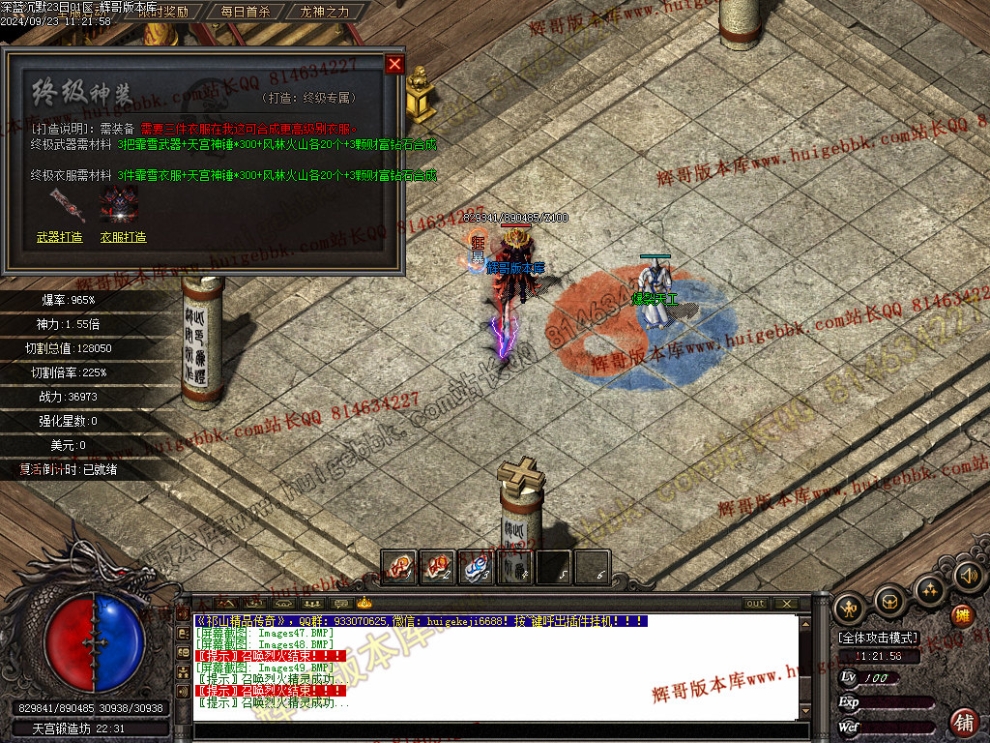This screenshot has width=990, height=743.
Task: Click the chat window's out button
Action: point(756,603)
